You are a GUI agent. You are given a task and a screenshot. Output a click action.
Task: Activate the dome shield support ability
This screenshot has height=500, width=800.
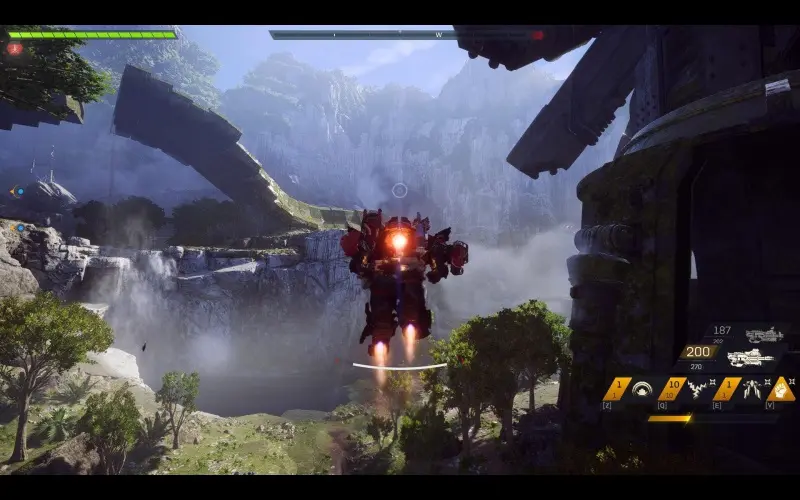(643, 389)
